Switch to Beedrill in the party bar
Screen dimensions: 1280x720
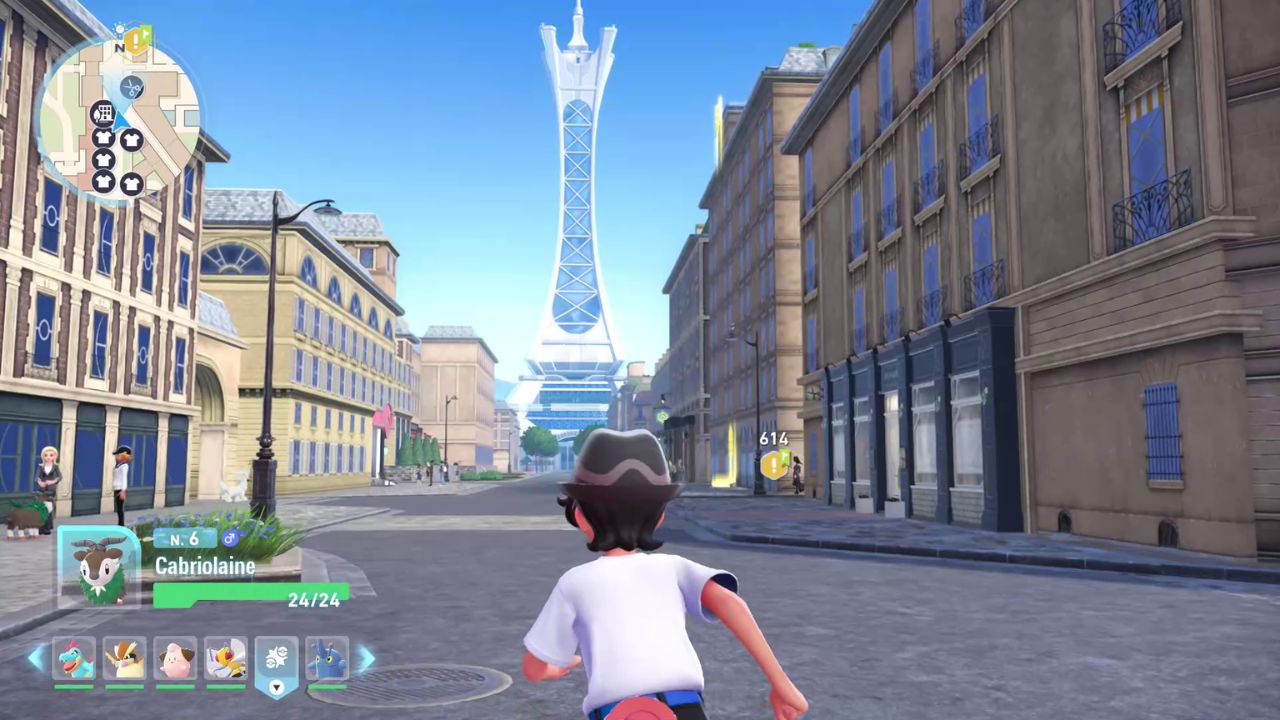(226, 659)
